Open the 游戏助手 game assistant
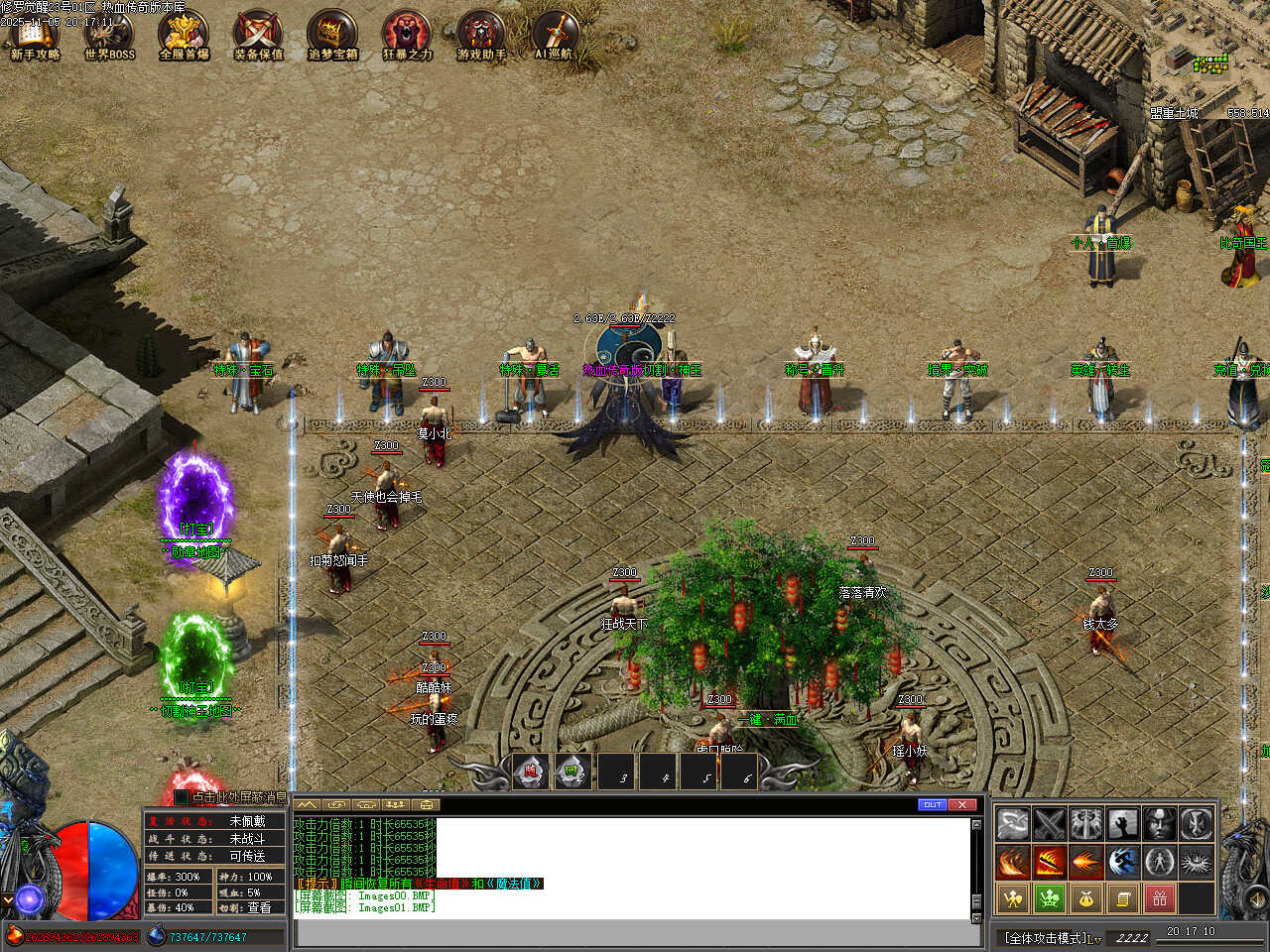This screenshot has height=952, width=1270. coord(481,35)
